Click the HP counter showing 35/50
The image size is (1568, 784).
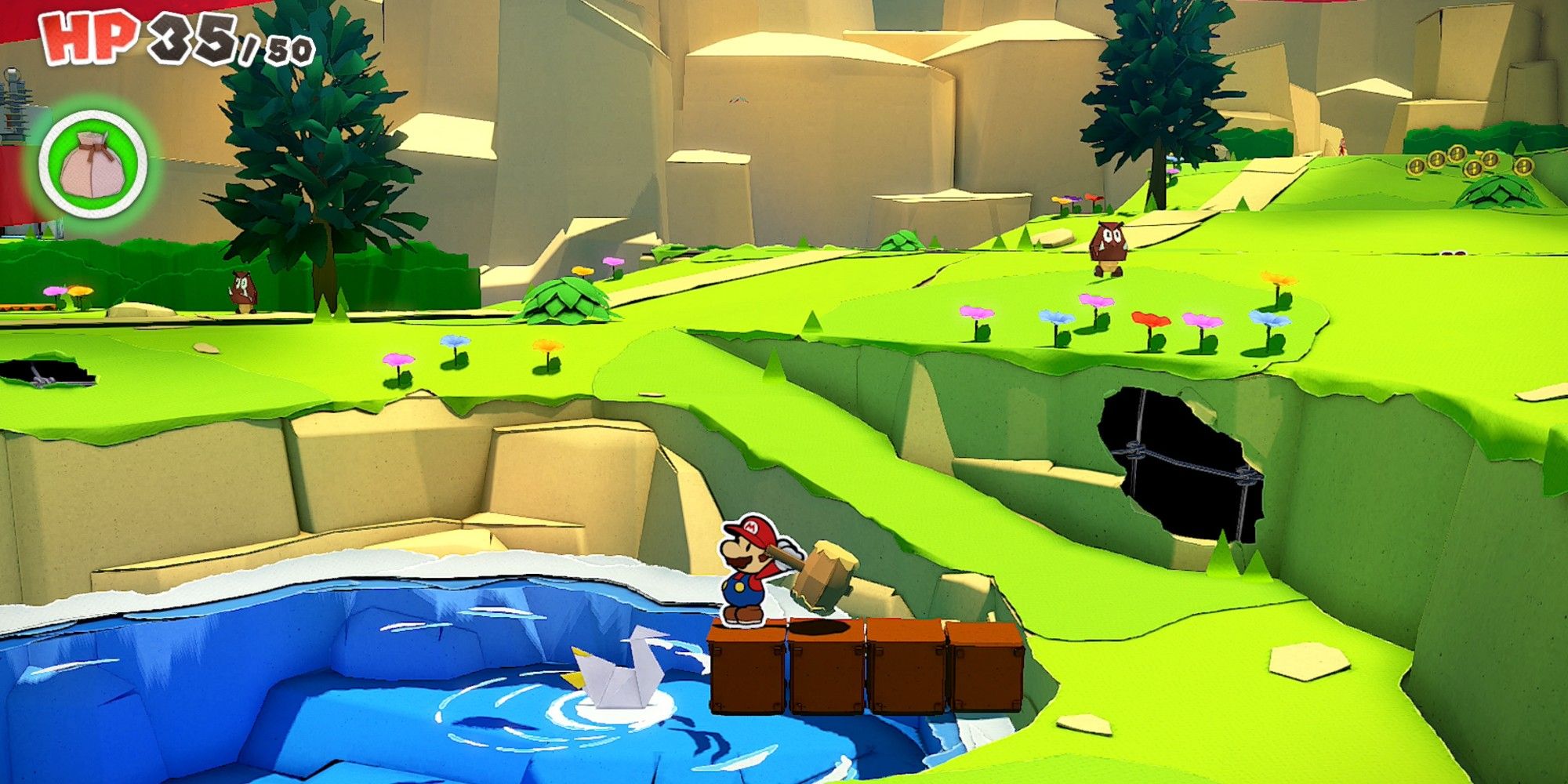[169, 39]
